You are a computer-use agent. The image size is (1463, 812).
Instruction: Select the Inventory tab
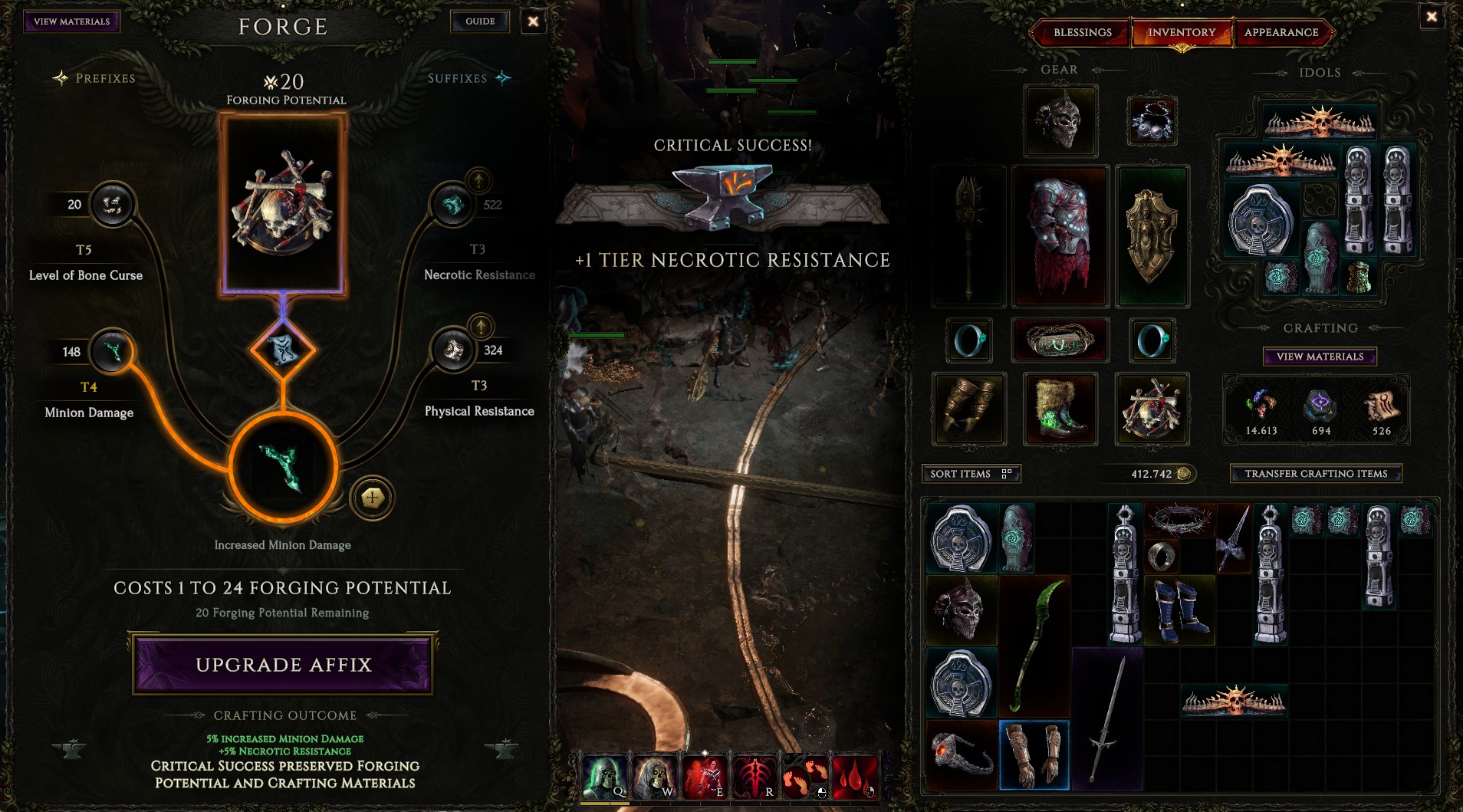1181,32
